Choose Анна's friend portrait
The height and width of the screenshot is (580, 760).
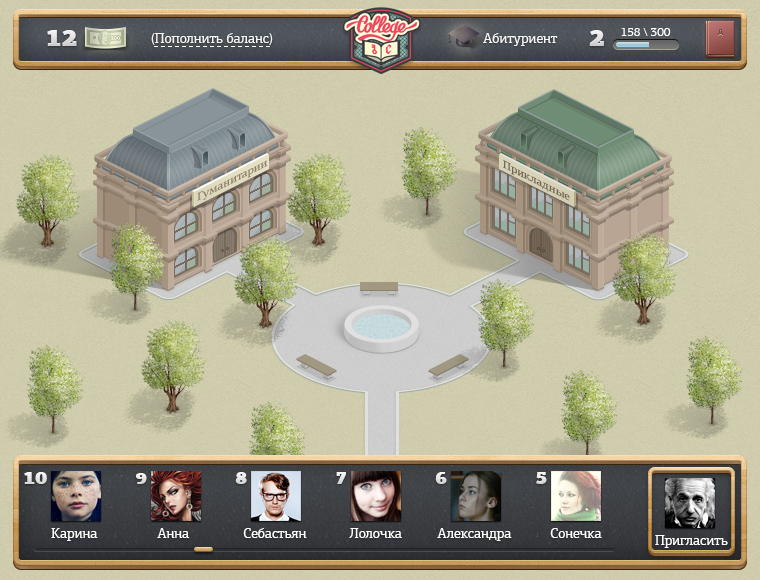(x=176, y=496)
